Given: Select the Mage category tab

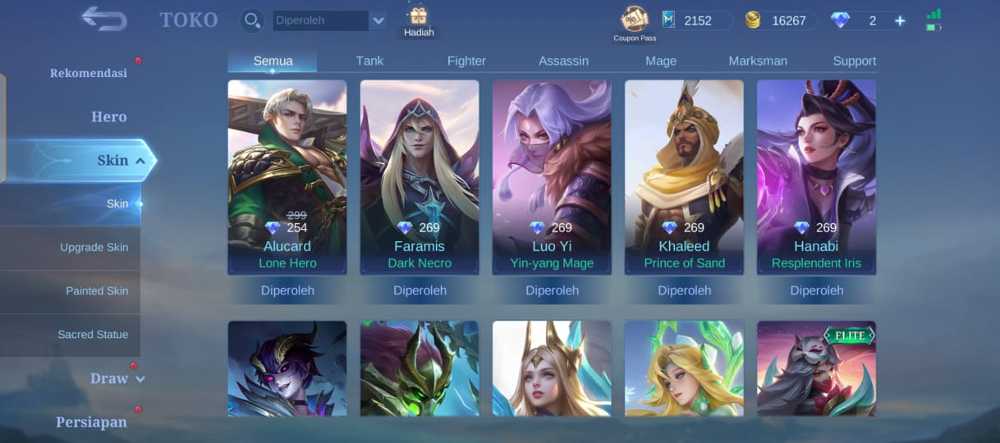Looking at the screenshot, I should pyautogui.click(x=661, y=61).
